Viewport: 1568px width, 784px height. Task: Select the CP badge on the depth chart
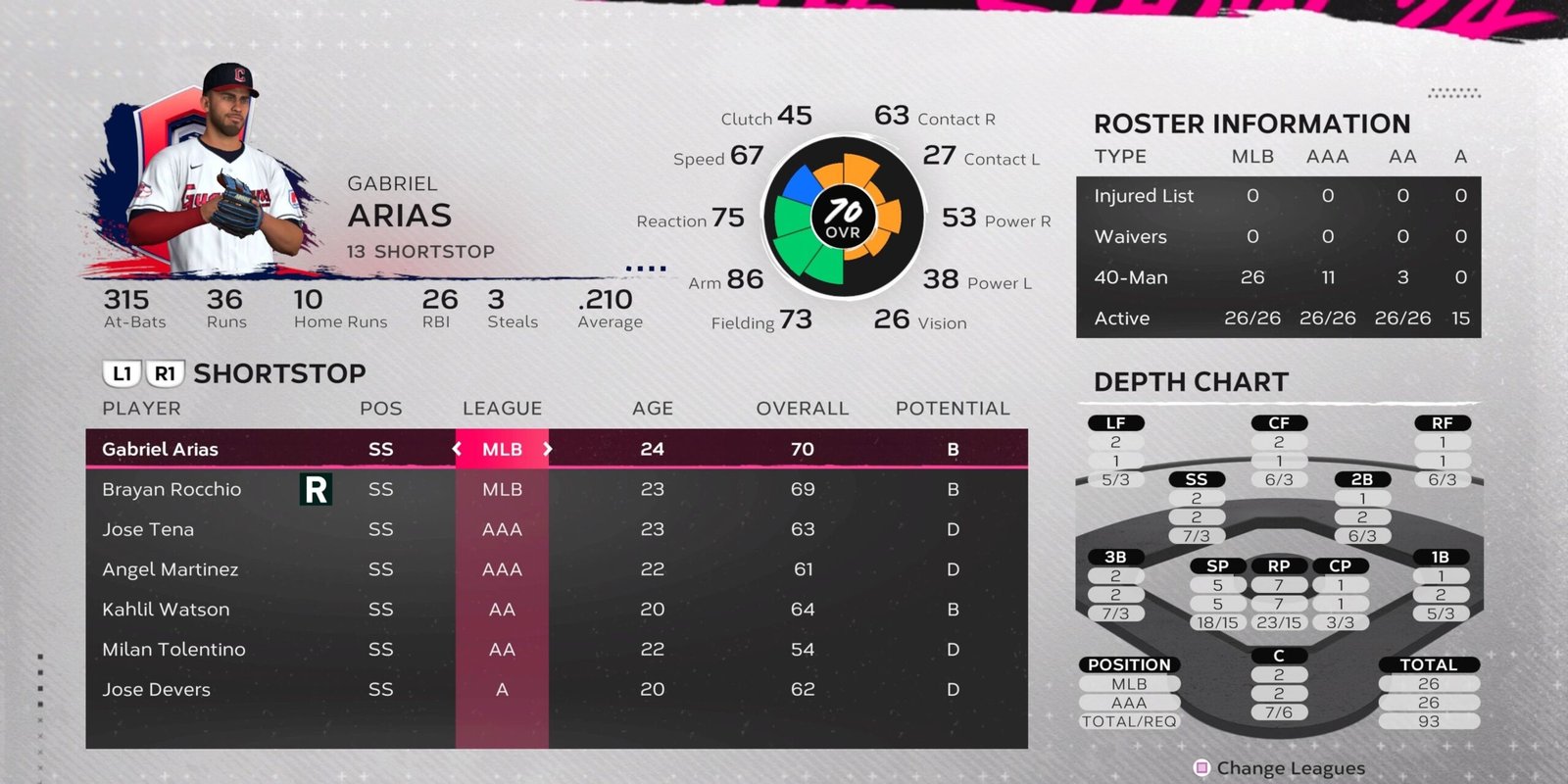point(1341,565)
